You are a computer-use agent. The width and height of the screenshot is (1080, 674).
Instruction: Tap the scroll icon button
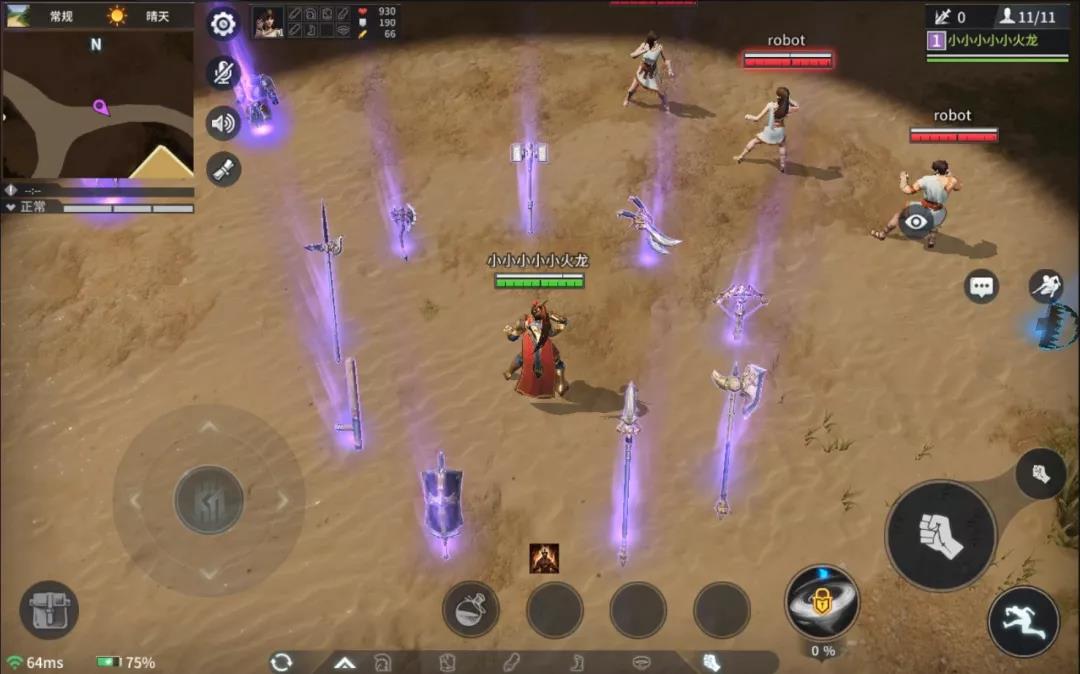point(223,169)
